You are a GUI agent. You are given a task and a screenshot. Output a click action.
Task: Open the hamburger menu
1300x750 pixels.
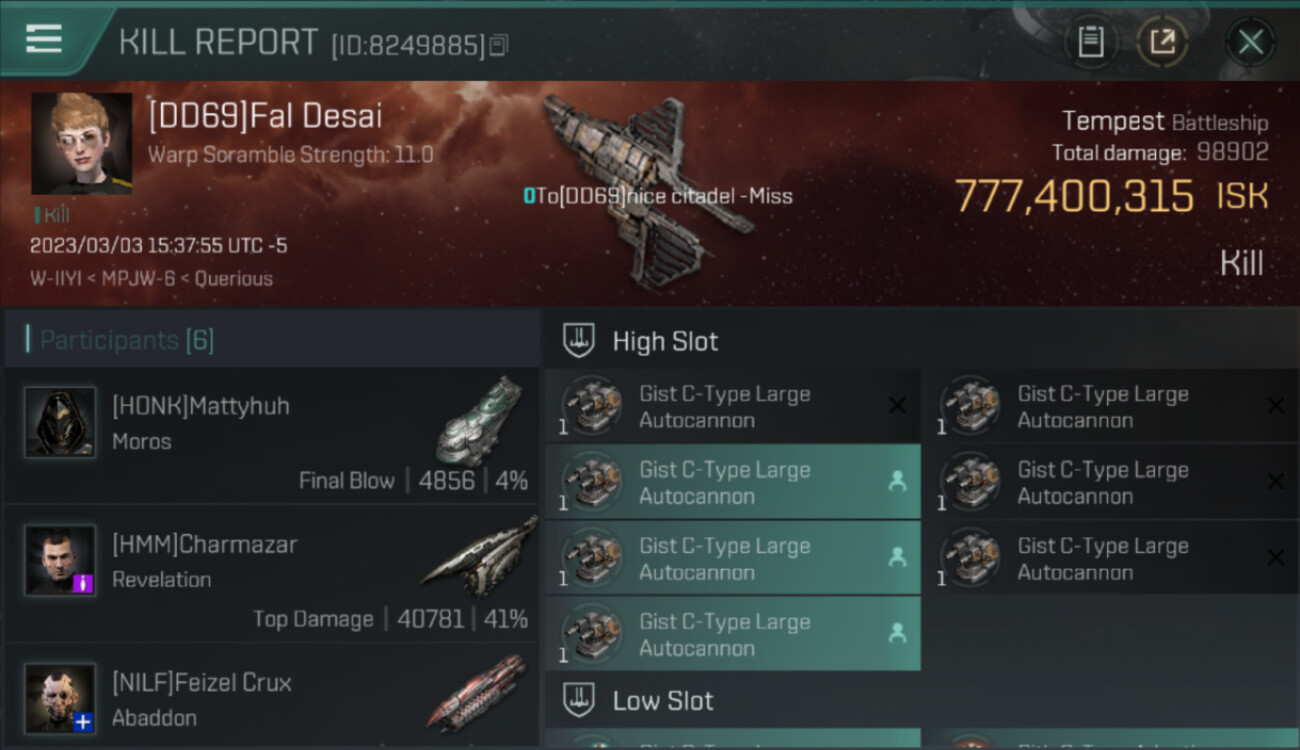[x=44, y=40]
